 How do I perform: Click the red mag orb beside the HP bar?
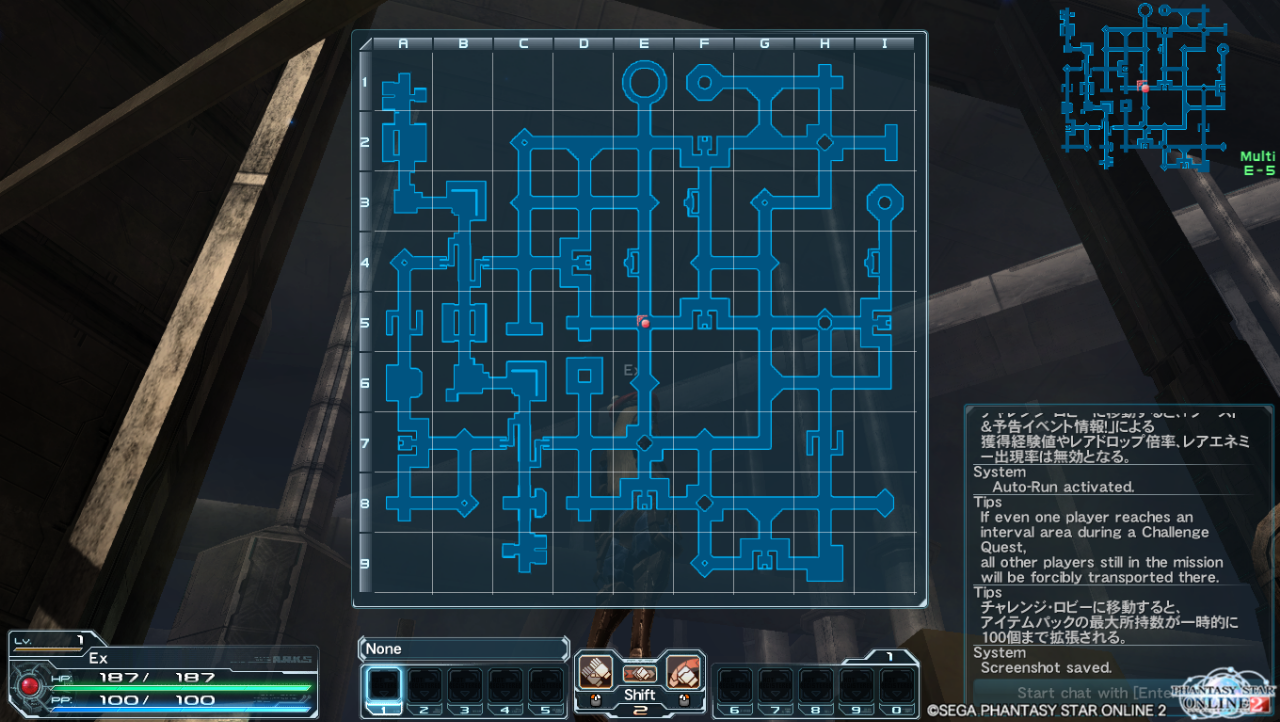[30, 686]
